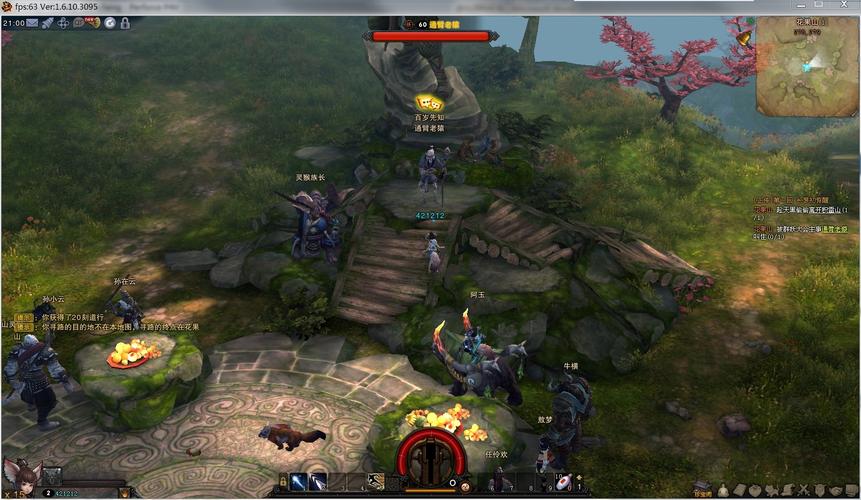Activate the second blue streak skill
Viewport: 861px width, 500px height.
(317, 483)
